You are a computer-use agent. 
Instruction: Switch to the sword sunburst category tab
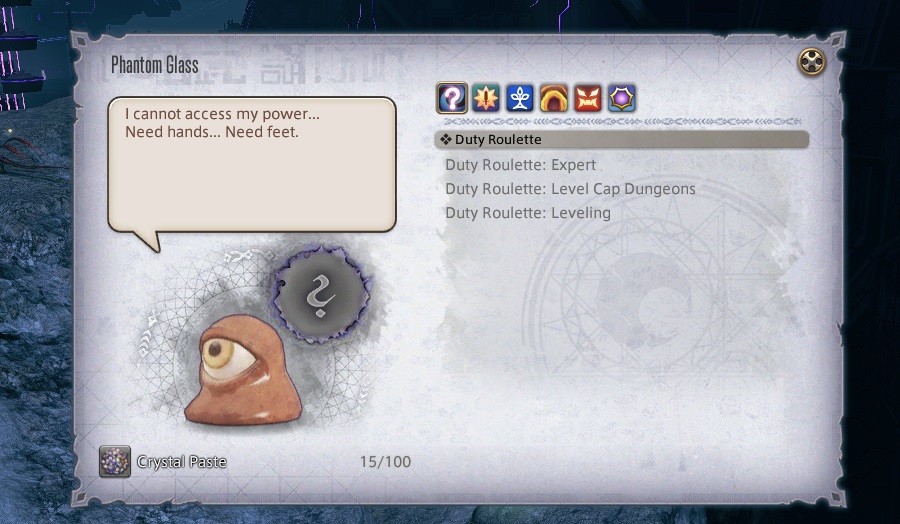485,98
